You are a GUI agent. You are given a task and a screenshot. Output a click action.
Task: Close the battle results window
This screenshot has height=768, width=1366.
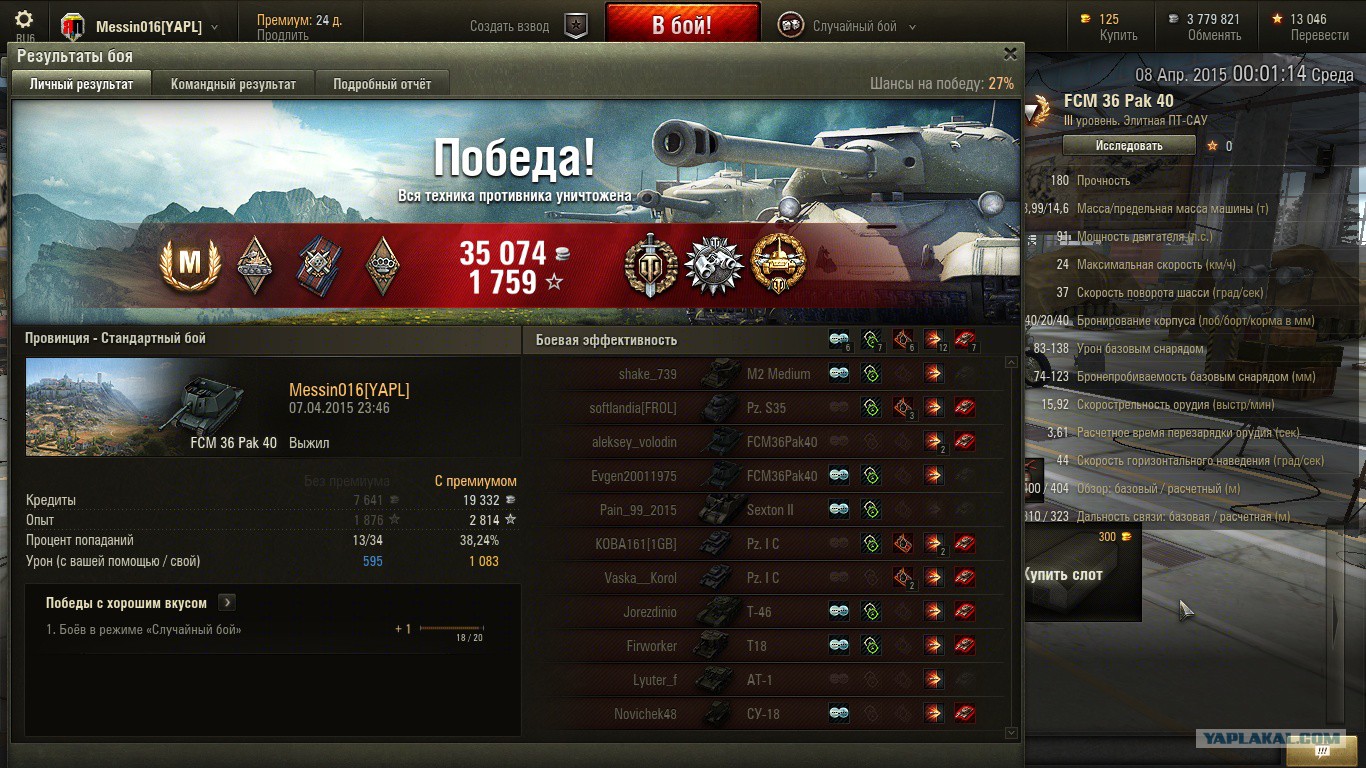[x=1010, y=54]
